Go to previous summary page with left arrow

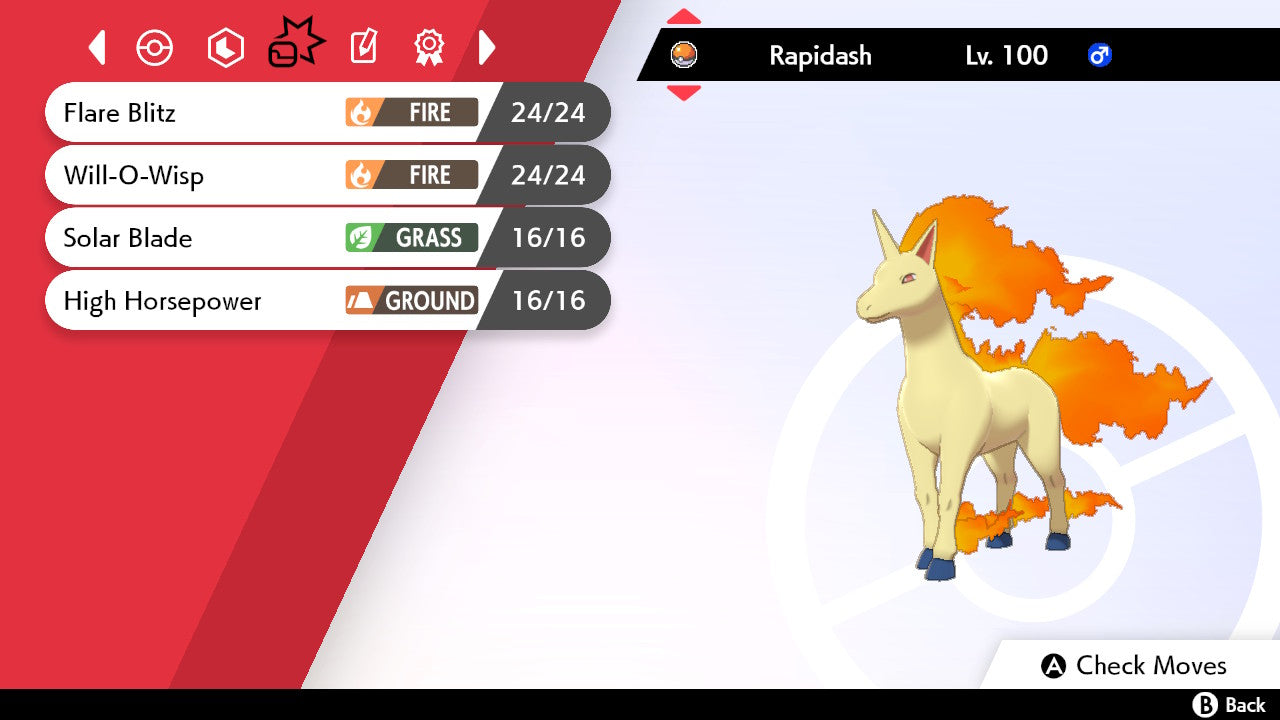[97, 47]
